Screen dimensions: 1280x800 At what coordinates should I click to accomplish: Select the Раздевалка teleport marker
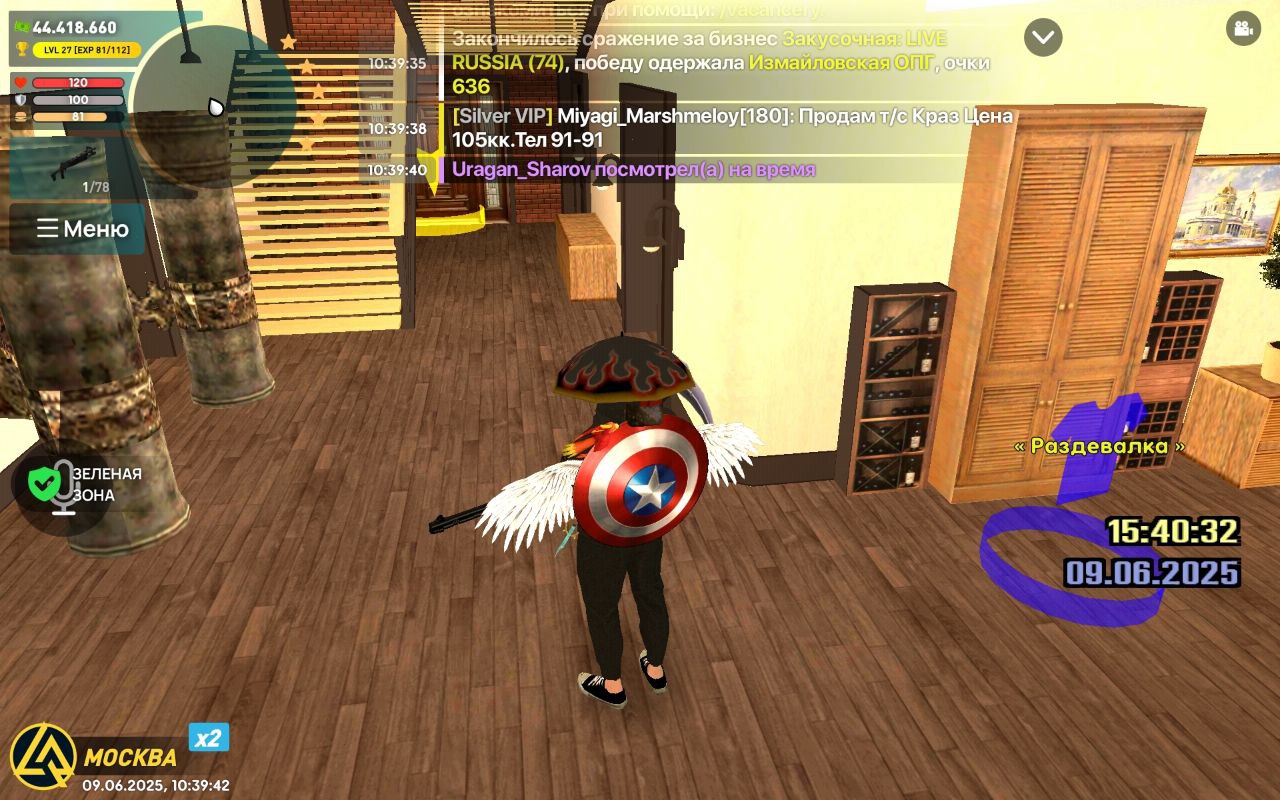(x=1098, y=445)
